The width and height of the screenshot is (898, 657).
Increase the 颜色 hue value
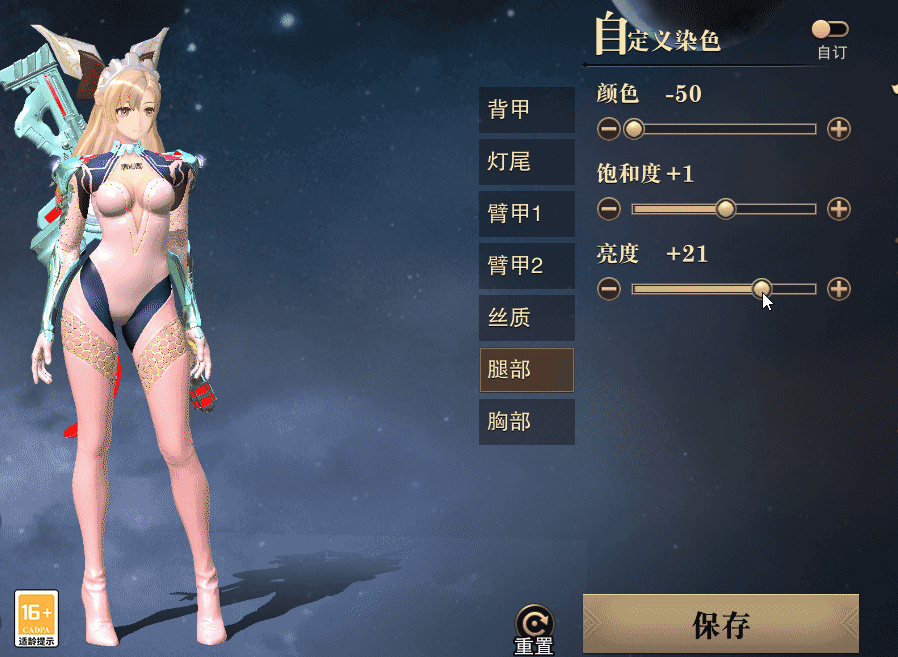pyautogui.click(x=839, y=129)
